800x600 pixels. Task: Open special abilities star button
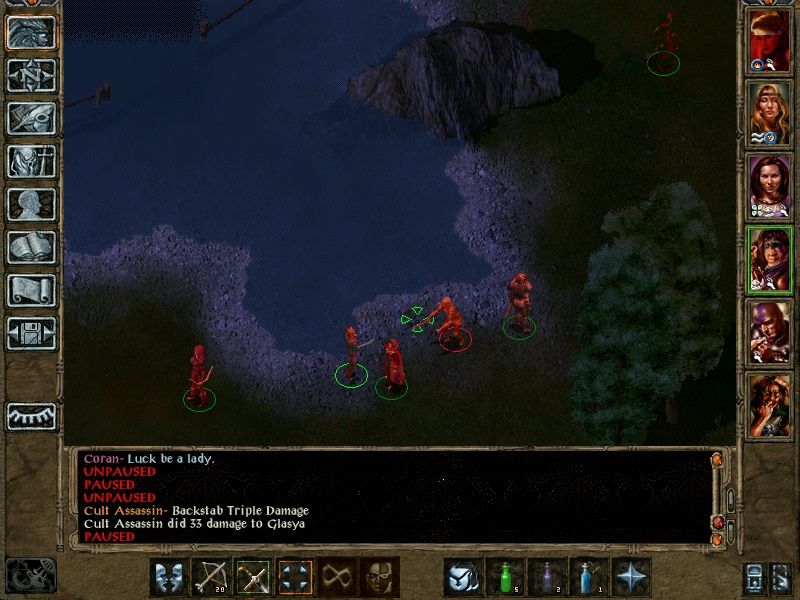[x=631, y=577]
